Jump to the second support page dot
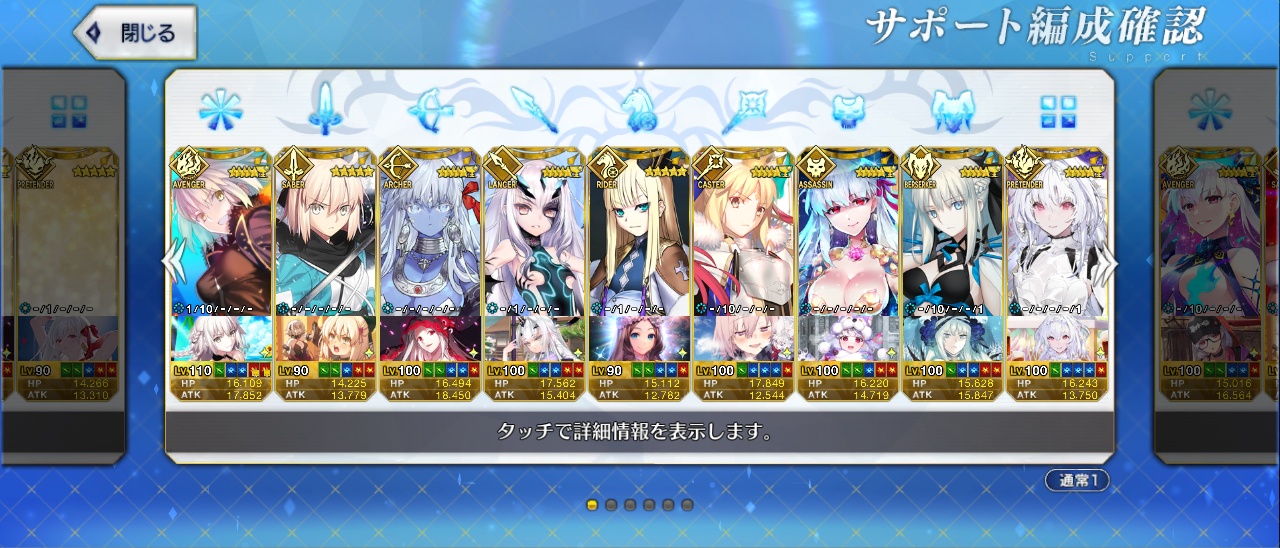 click(x=611, y=505)
